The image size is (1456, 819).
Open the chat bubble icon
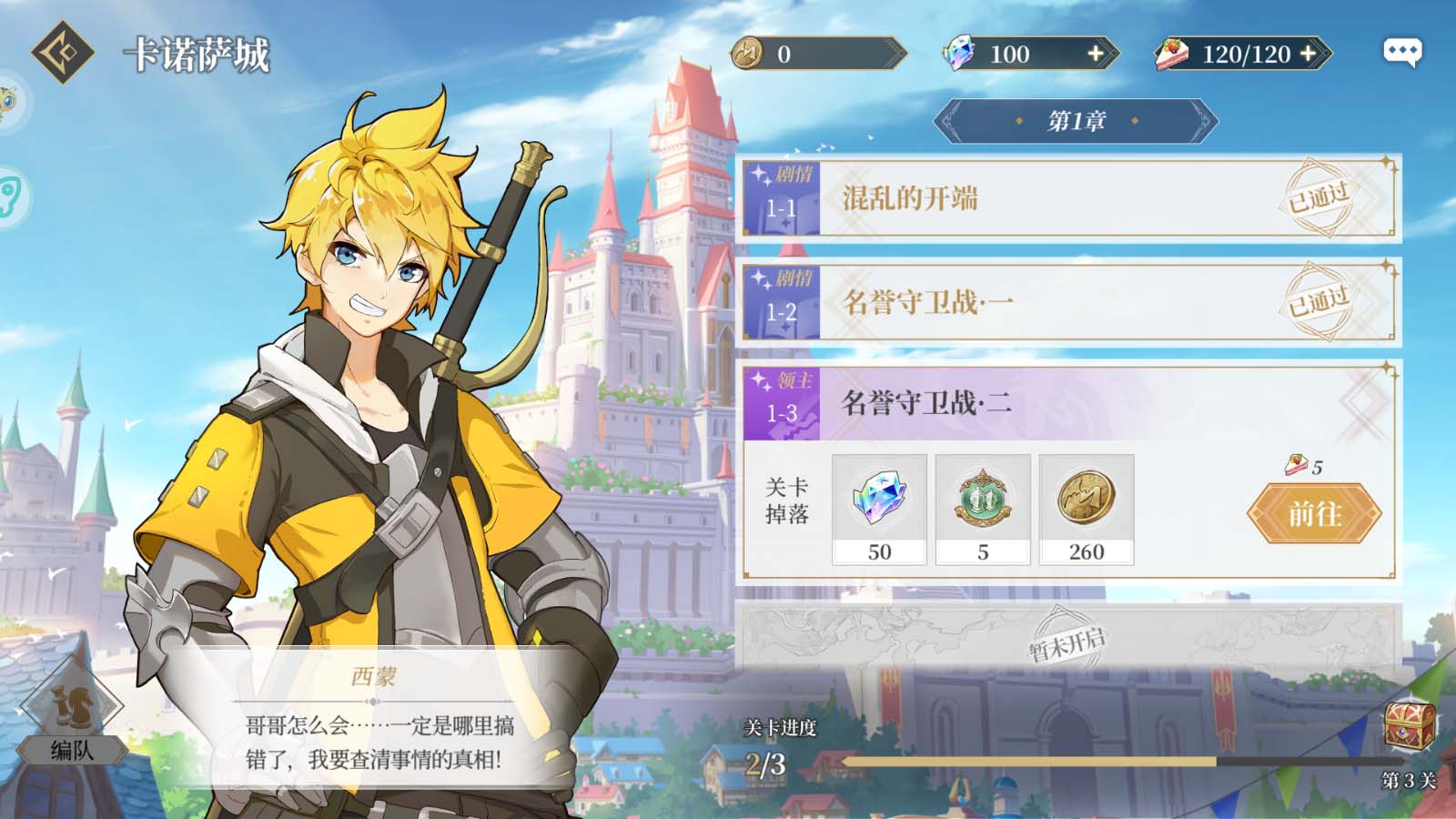[1401, 52]
